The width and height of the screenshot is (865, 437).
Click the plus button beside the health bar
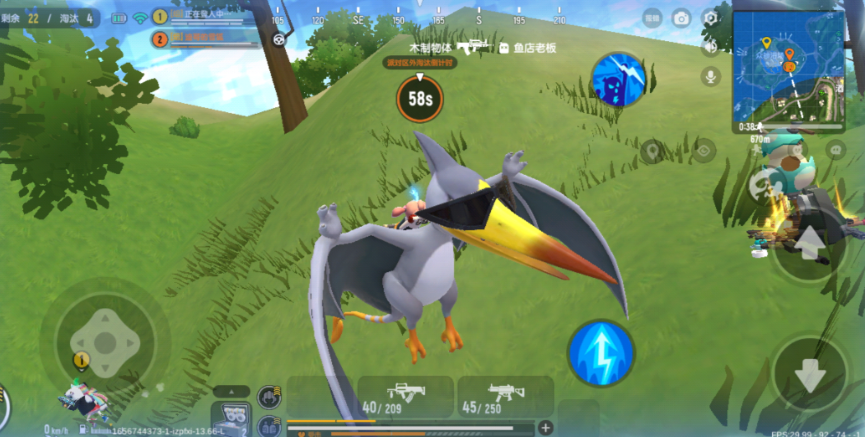coord(546,428)
